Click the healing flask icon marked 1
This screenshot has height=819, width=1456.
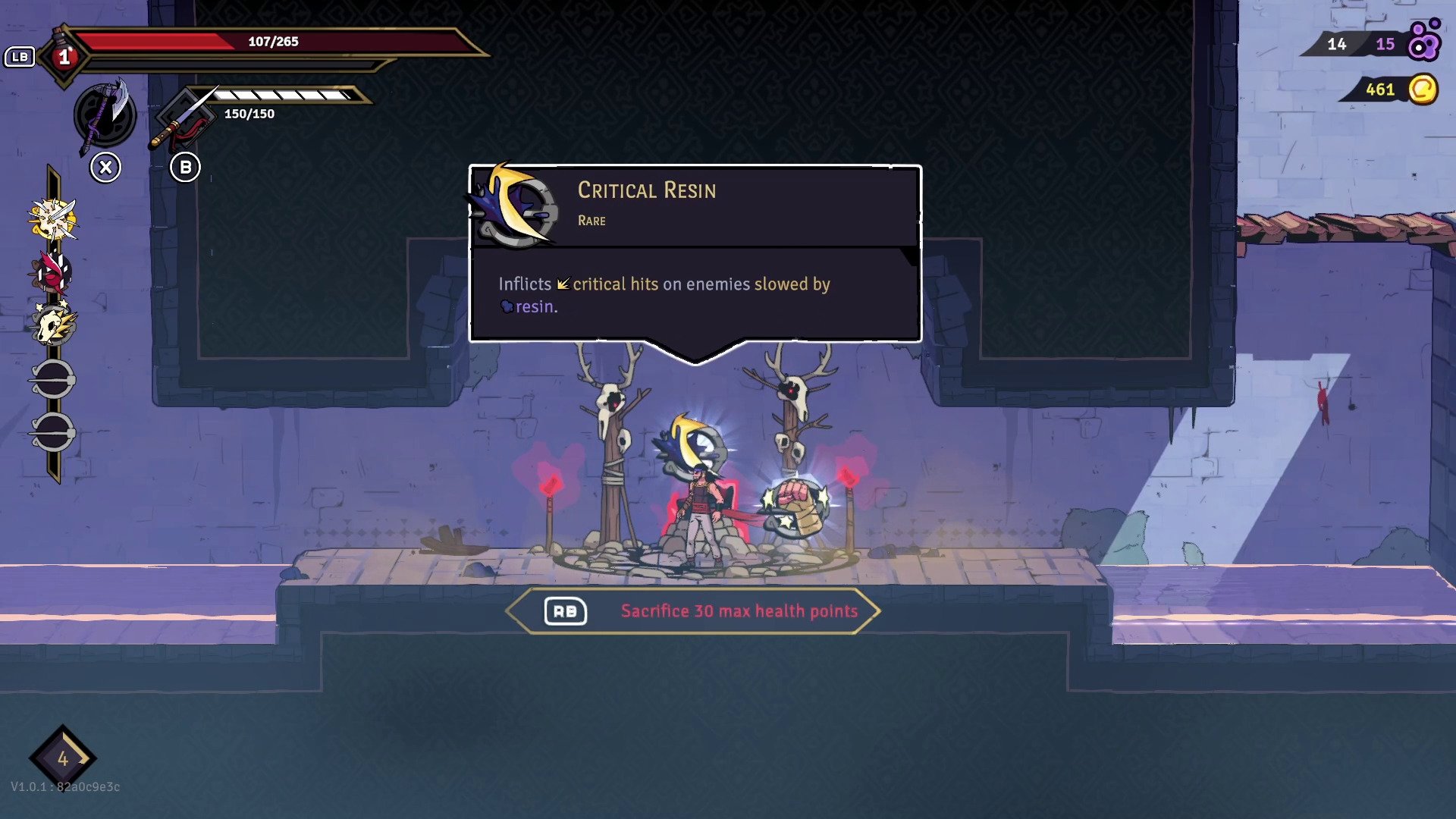64,57
